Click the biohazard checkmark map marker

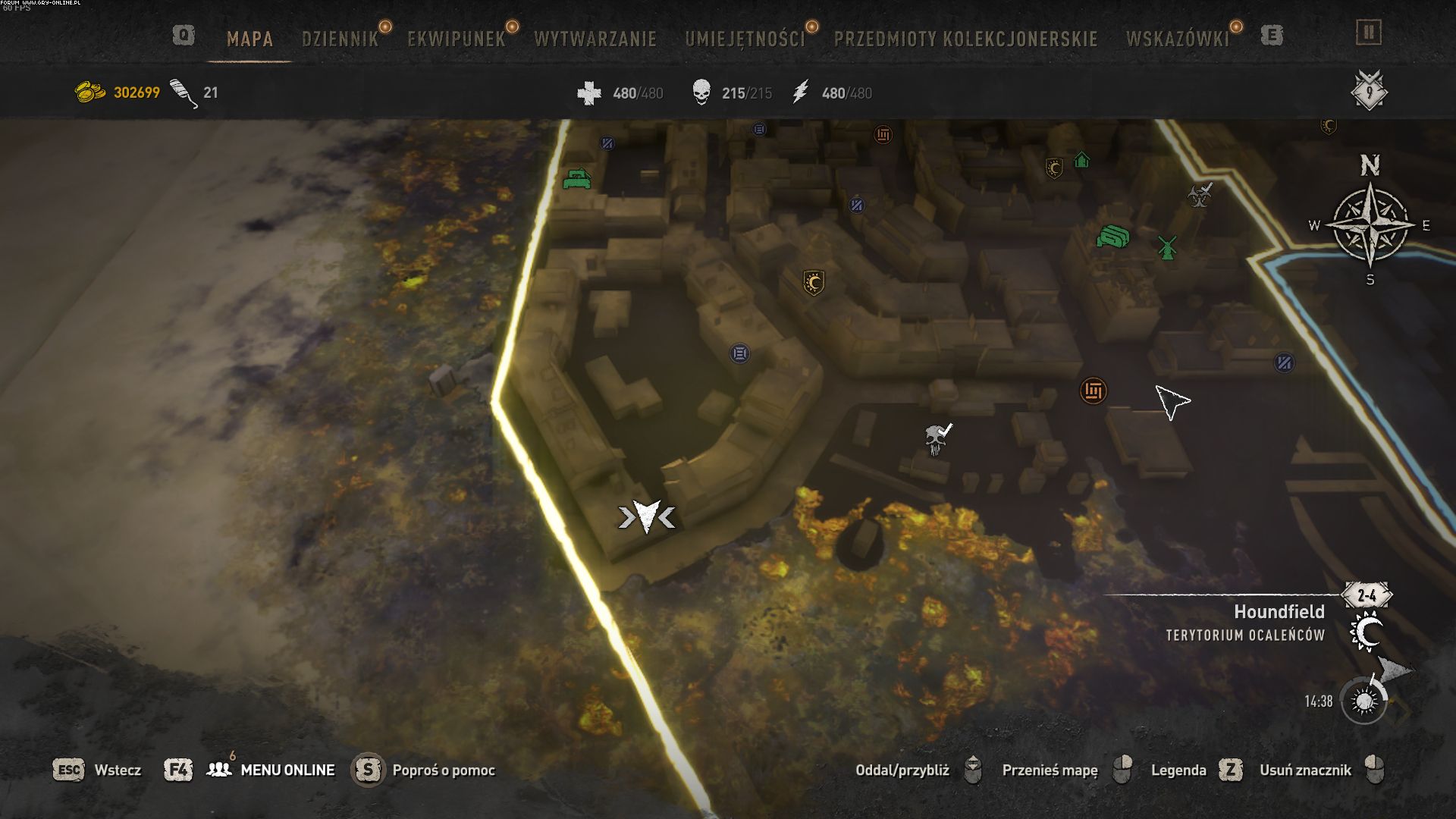[x=1200, y=195]
